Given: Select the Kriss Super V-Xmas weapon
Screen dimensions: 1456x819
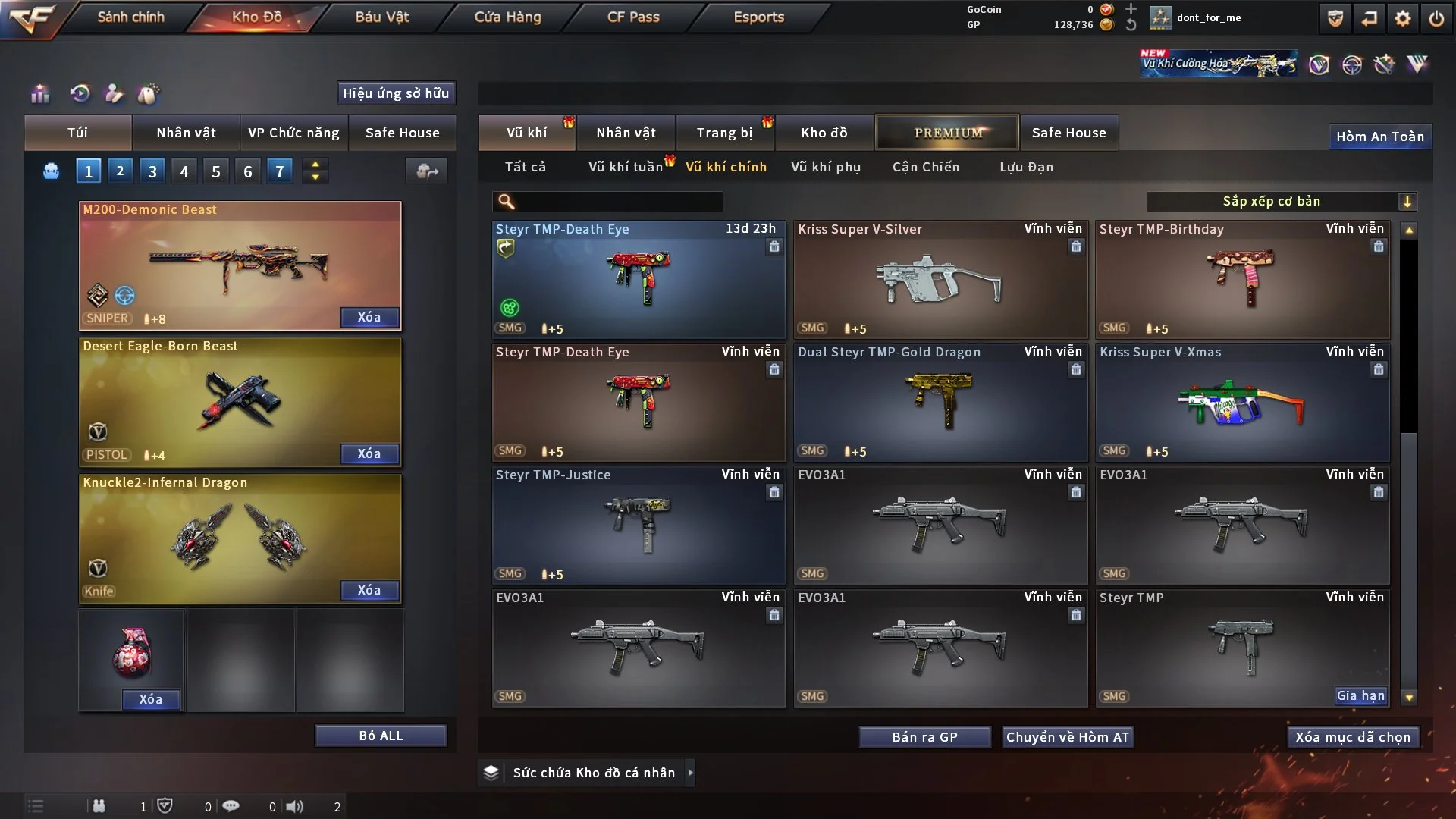Looking at the screenshot, I should [1242, 403].
